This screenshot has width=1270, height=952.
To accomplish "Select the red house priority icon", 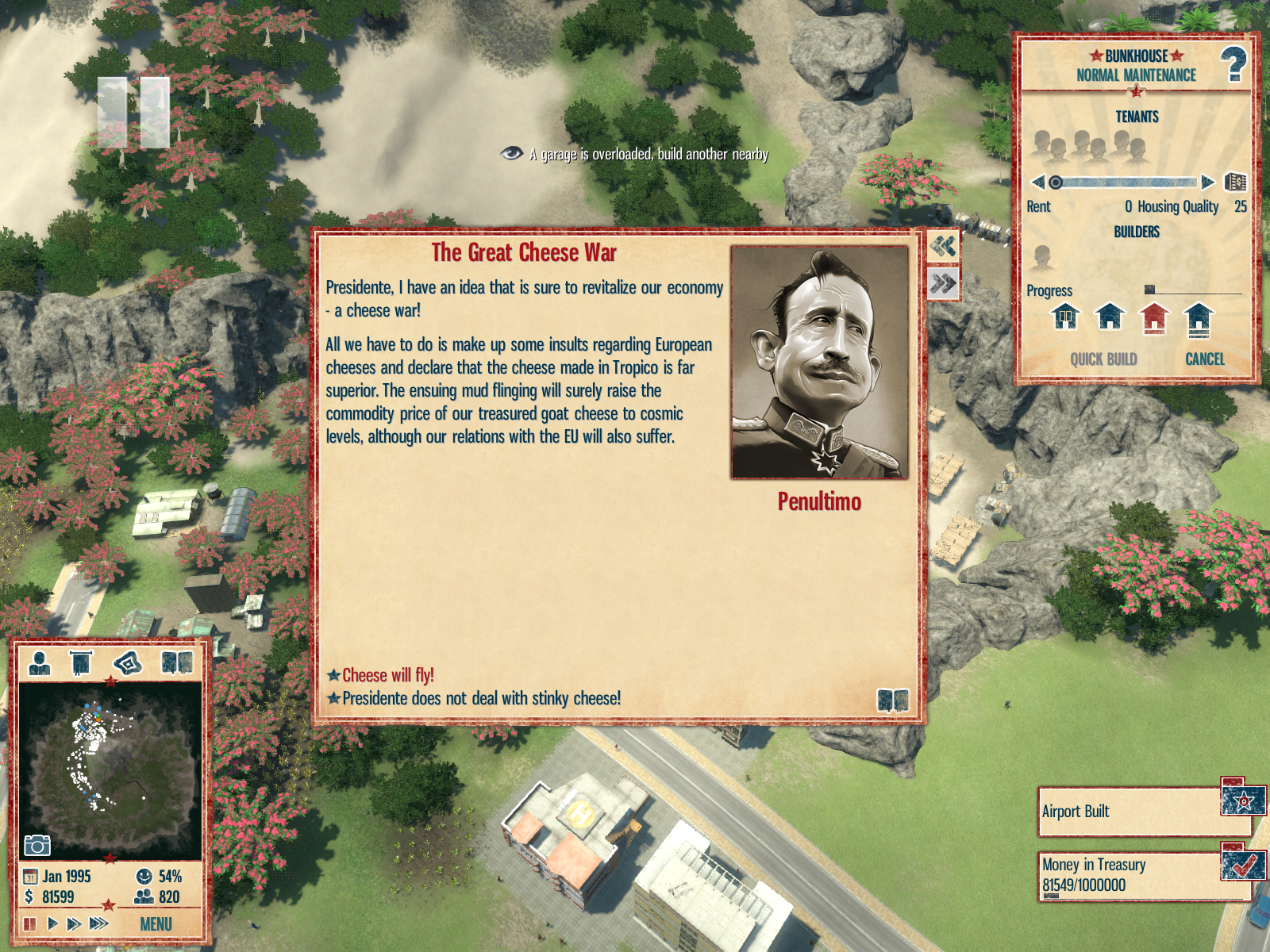I will coord(1154,318).
